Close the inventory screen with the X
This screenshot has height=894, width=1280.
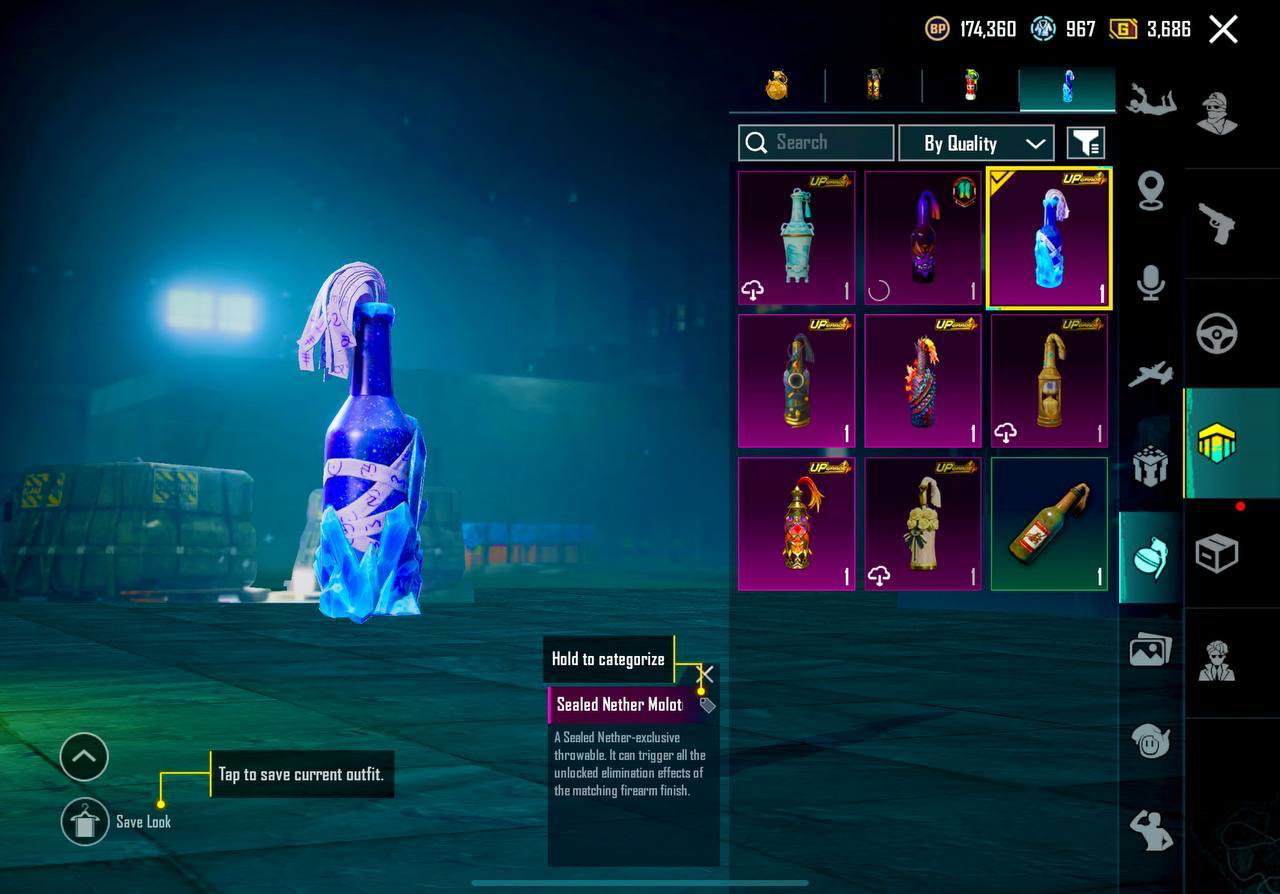pyautogui.click(x=1223, y=29)
